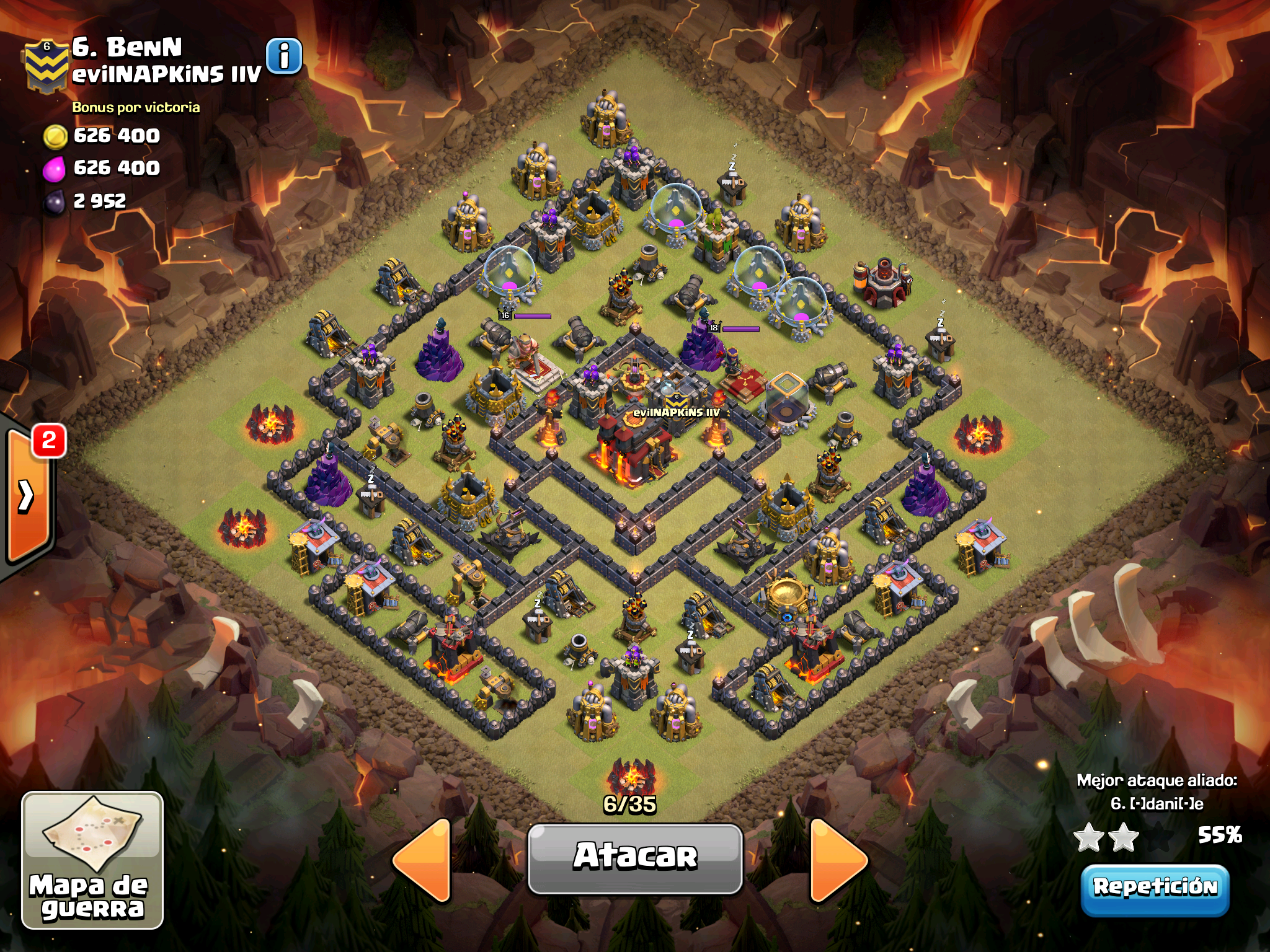Tap the Atacar button
Screen dimensions: 1270x952
click(x=635, y=858)
